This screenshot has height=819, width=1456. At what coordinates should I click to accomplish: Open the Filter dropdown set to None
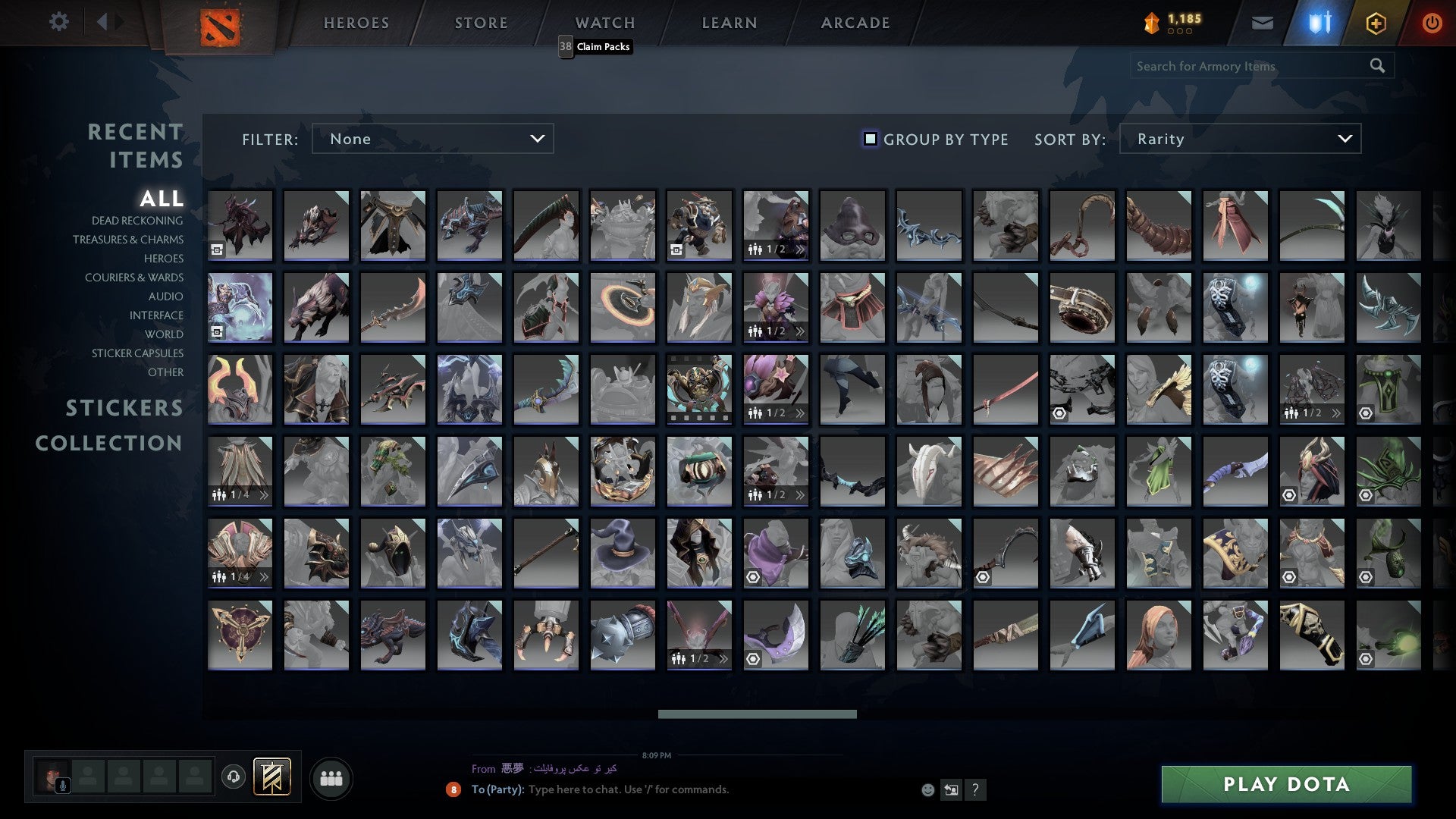point(432,139)
